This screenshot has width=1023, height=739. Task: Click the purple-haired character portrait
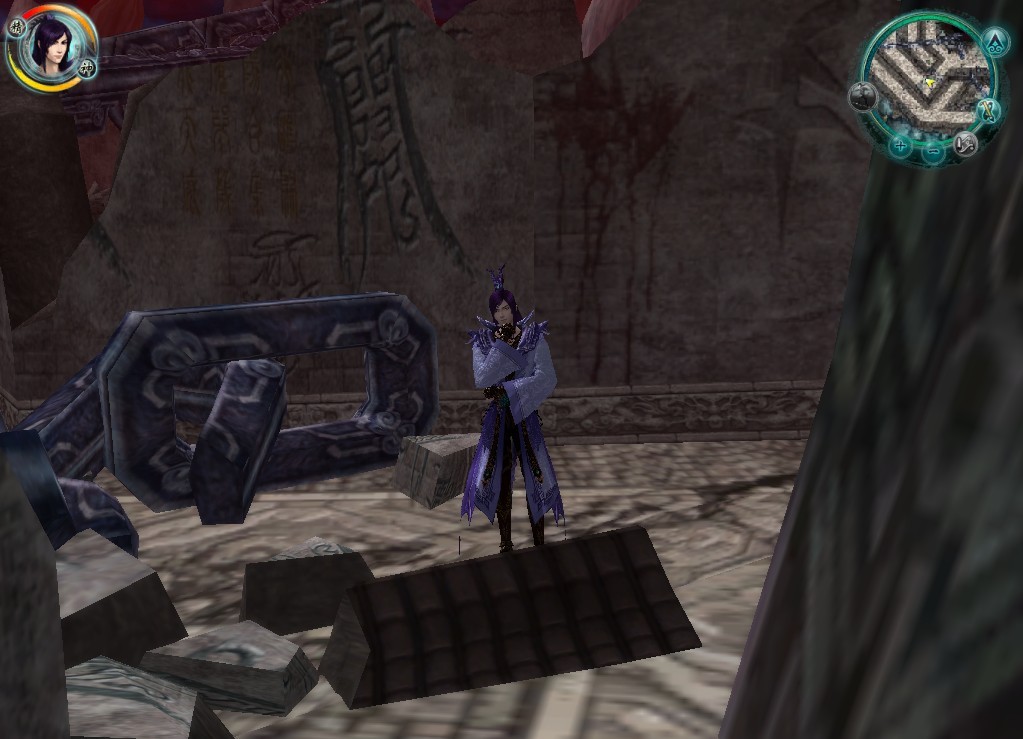(x=50, y=44)
